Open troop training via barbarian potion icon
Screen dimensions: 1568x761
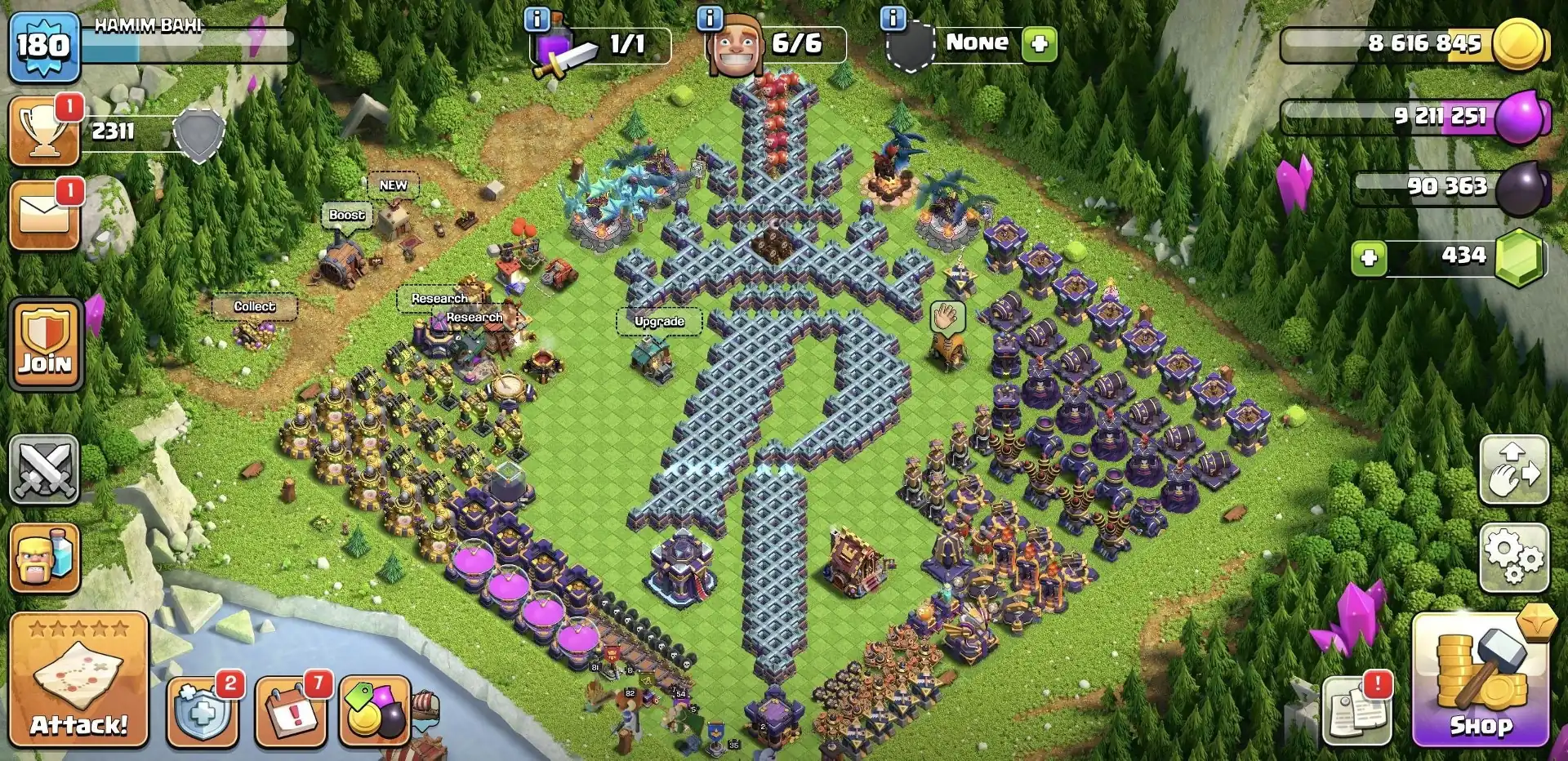point(45,557)
